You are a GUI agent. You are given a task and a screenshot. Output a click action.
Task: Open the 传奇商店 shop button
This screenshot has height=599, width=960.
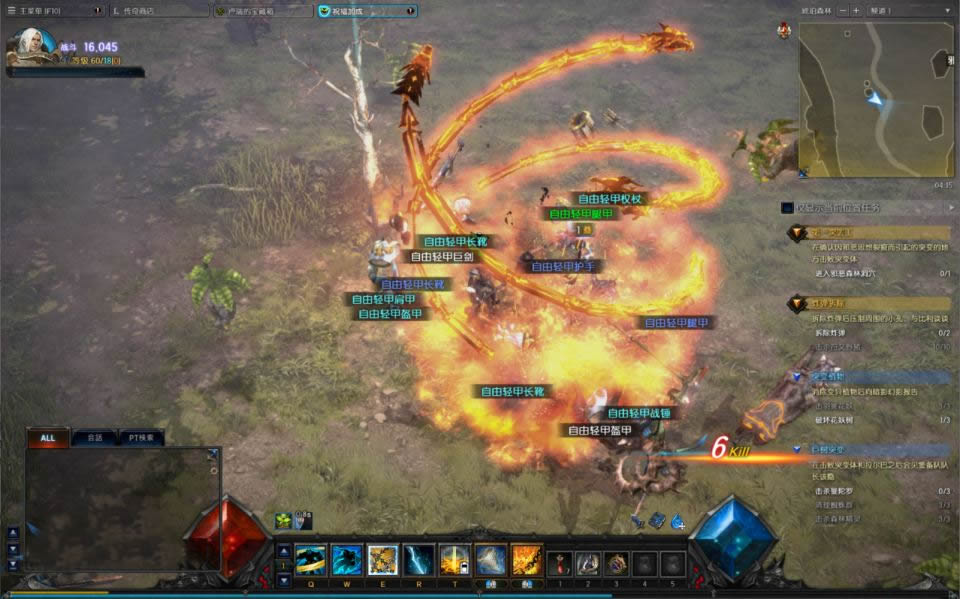(x=156, y=11)
